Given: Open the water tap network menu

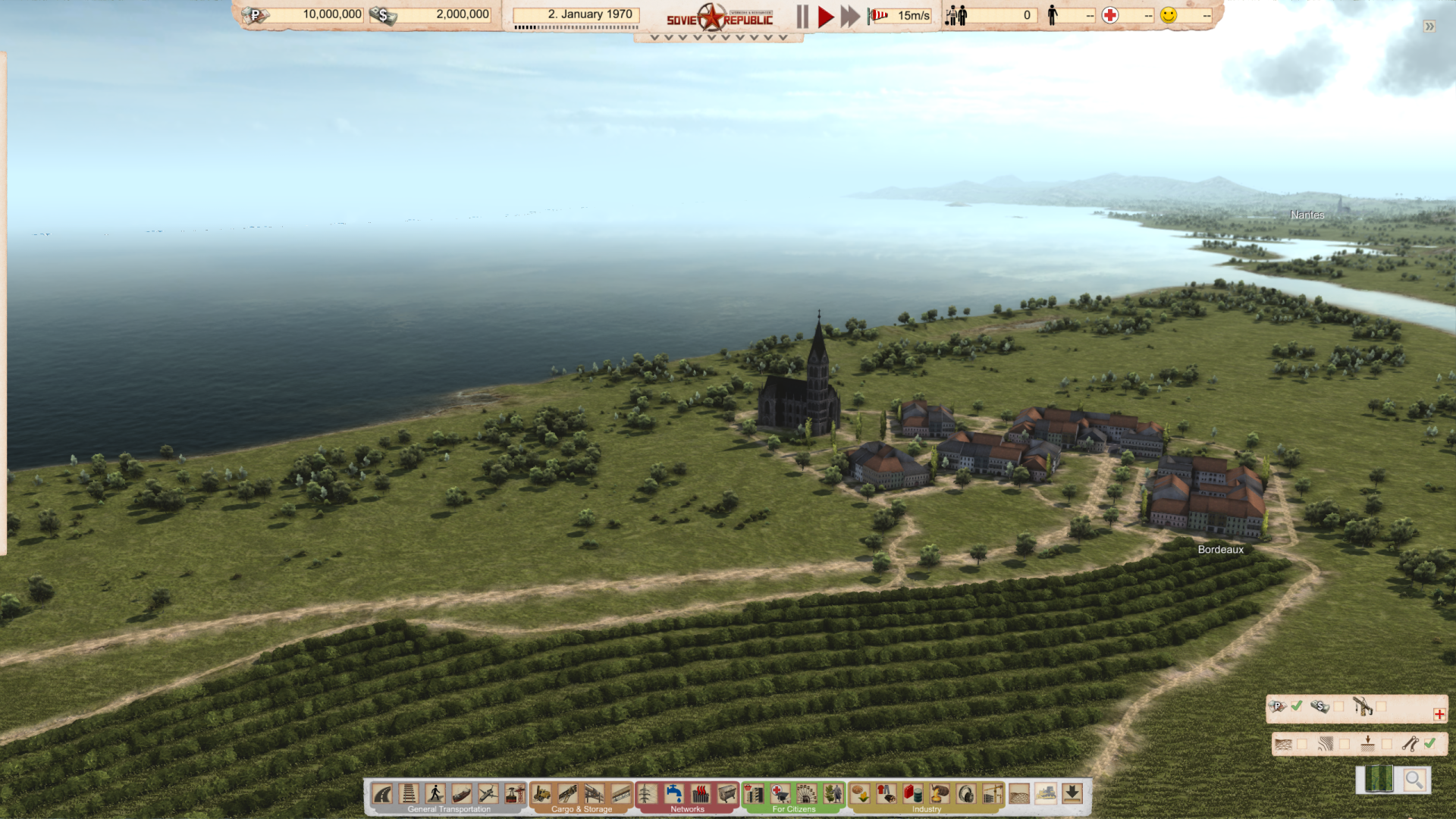Looking at the screenshot, I should pyautogui.click(x=673, y=794).
